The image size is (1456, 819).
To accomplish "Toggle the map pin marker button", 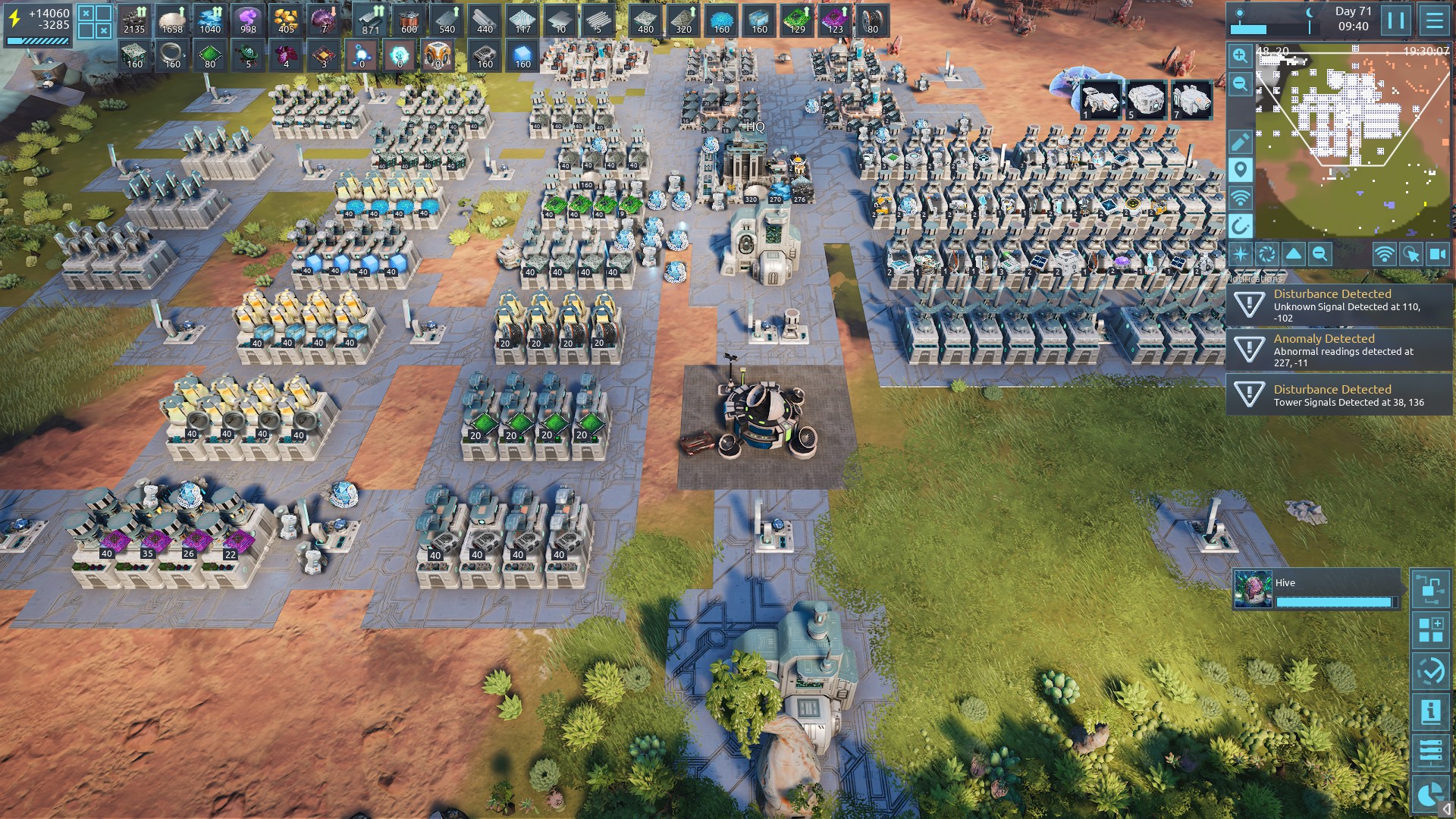I will (x=1240, y=170).
